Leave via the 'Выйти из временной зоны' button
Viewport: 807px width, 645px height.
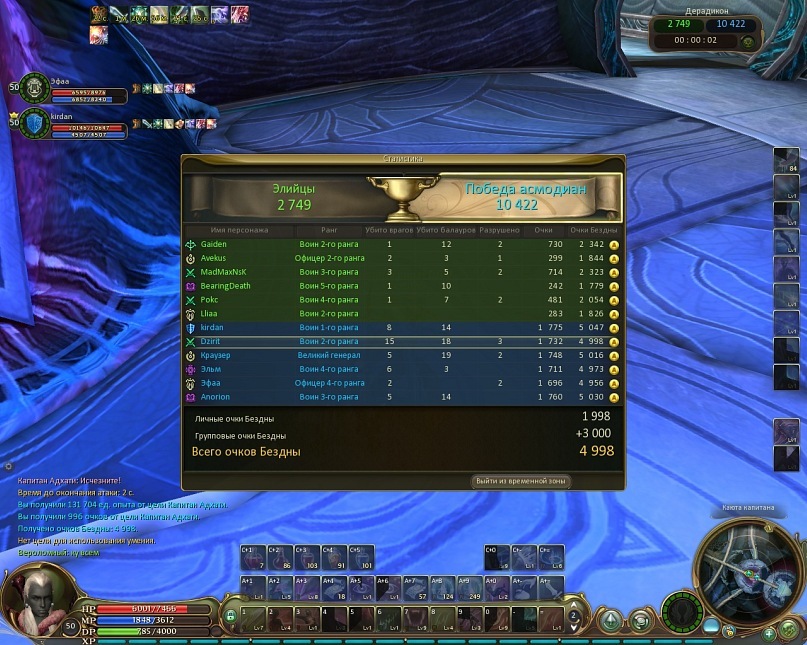click(x=522, y=481)
